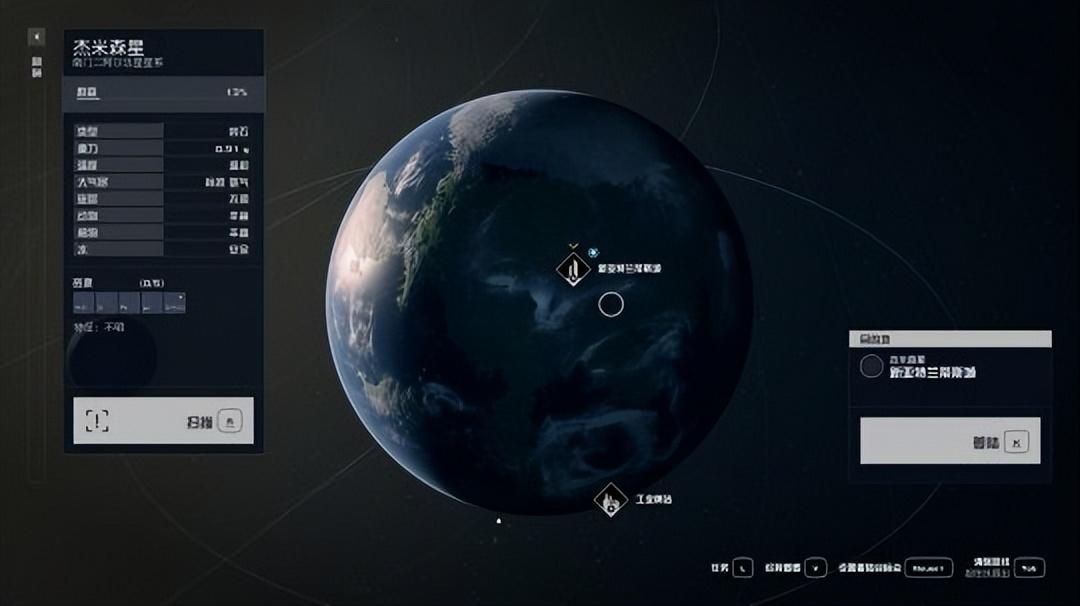
Task: Select the New Atlantis spaceport map marker
Action: click(573, 269)
